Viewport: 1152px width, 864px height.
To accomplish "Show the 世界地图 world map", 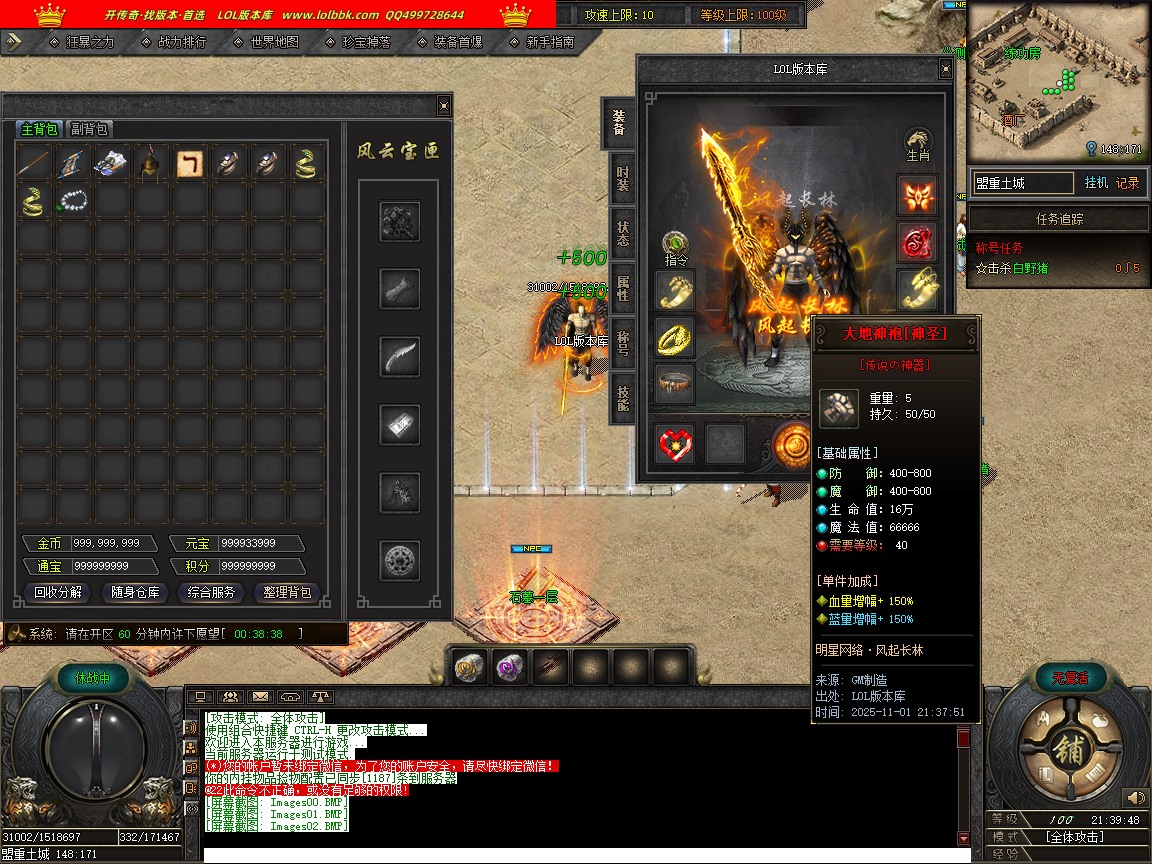I will point(274,42).
